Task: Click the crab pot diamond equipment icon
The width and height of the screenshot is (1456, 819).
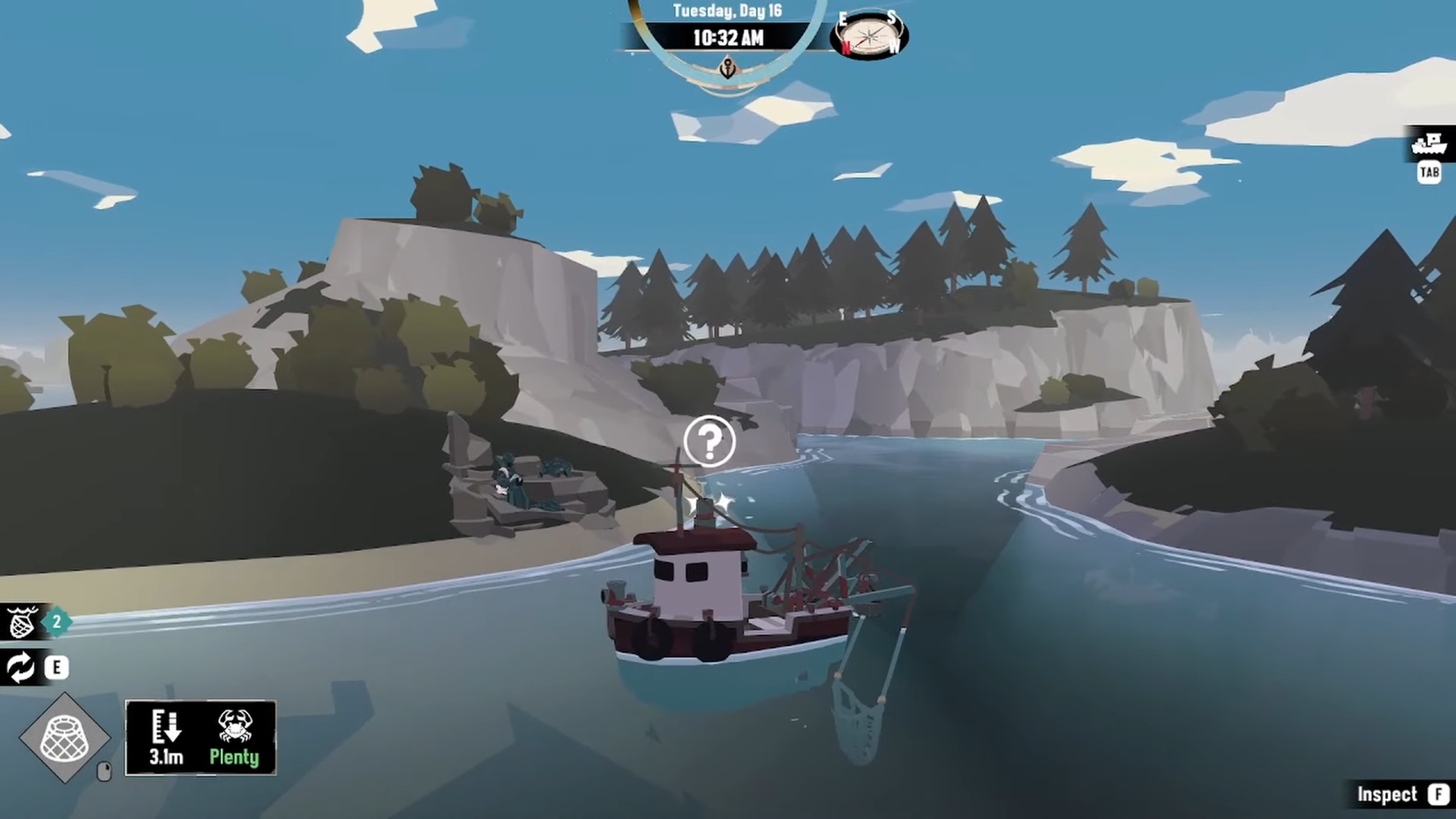Action: (66, 736)
